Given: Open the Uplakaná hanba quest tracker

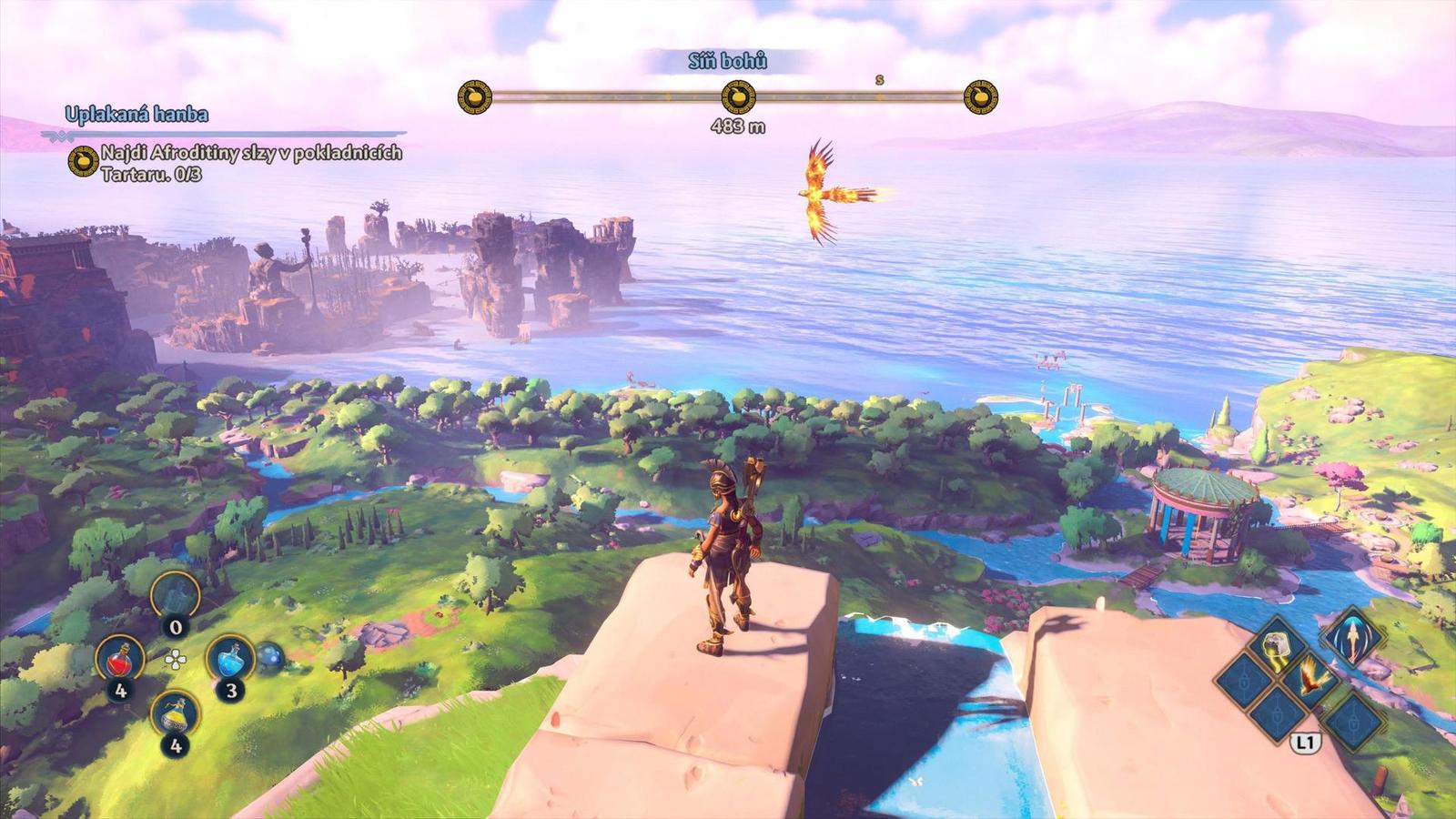Looking at the screenshot, I should [x=136, y=114].
